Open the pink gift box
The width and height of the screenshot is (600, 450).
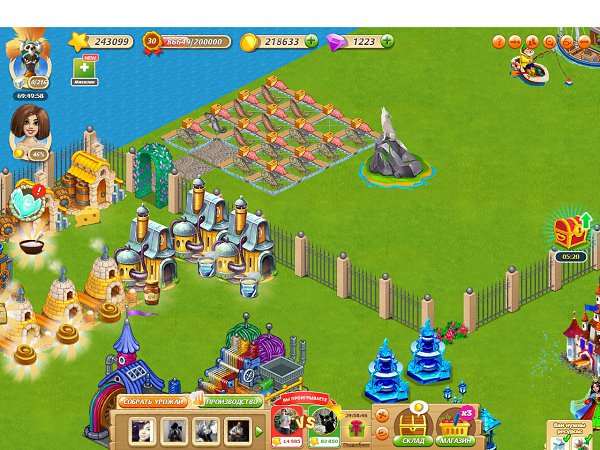coord(355,429)
